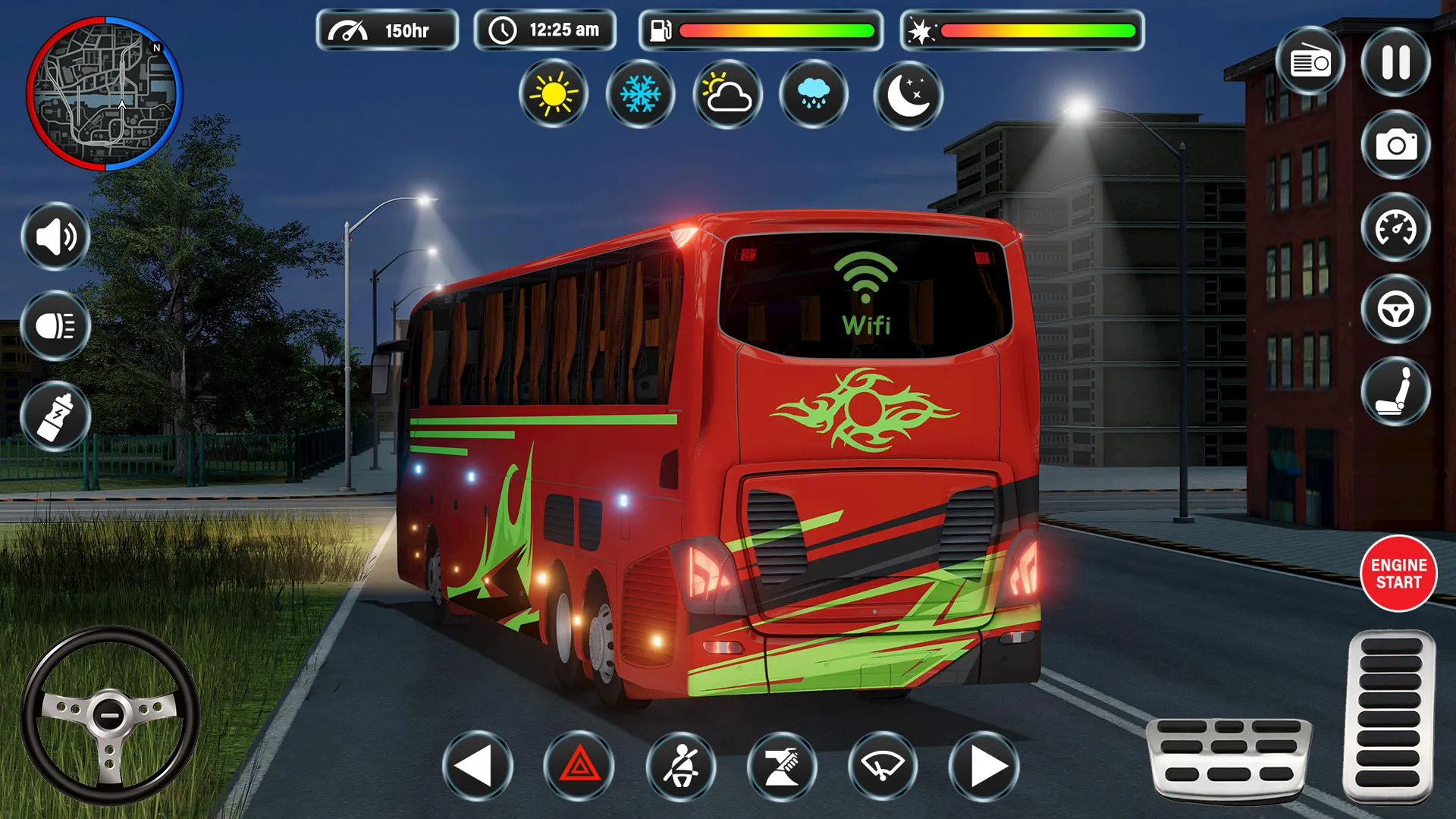Activate the nitro boost bottle
Viewport: 1456px width, 819px height.
click(x=55, y=416)
